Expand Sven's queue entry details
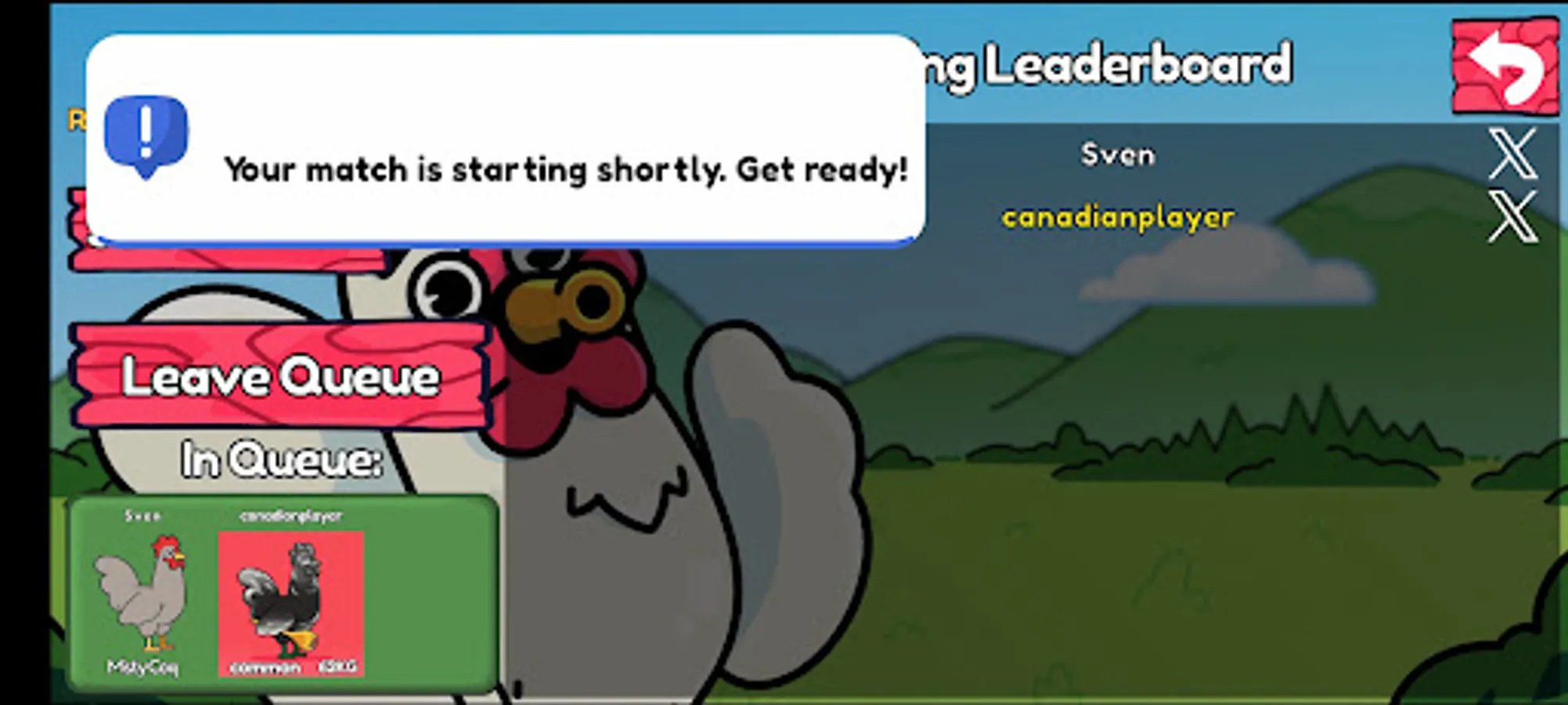Viewport: 1568px width, 705px height. pyautogui.click(x=145, y=515)
